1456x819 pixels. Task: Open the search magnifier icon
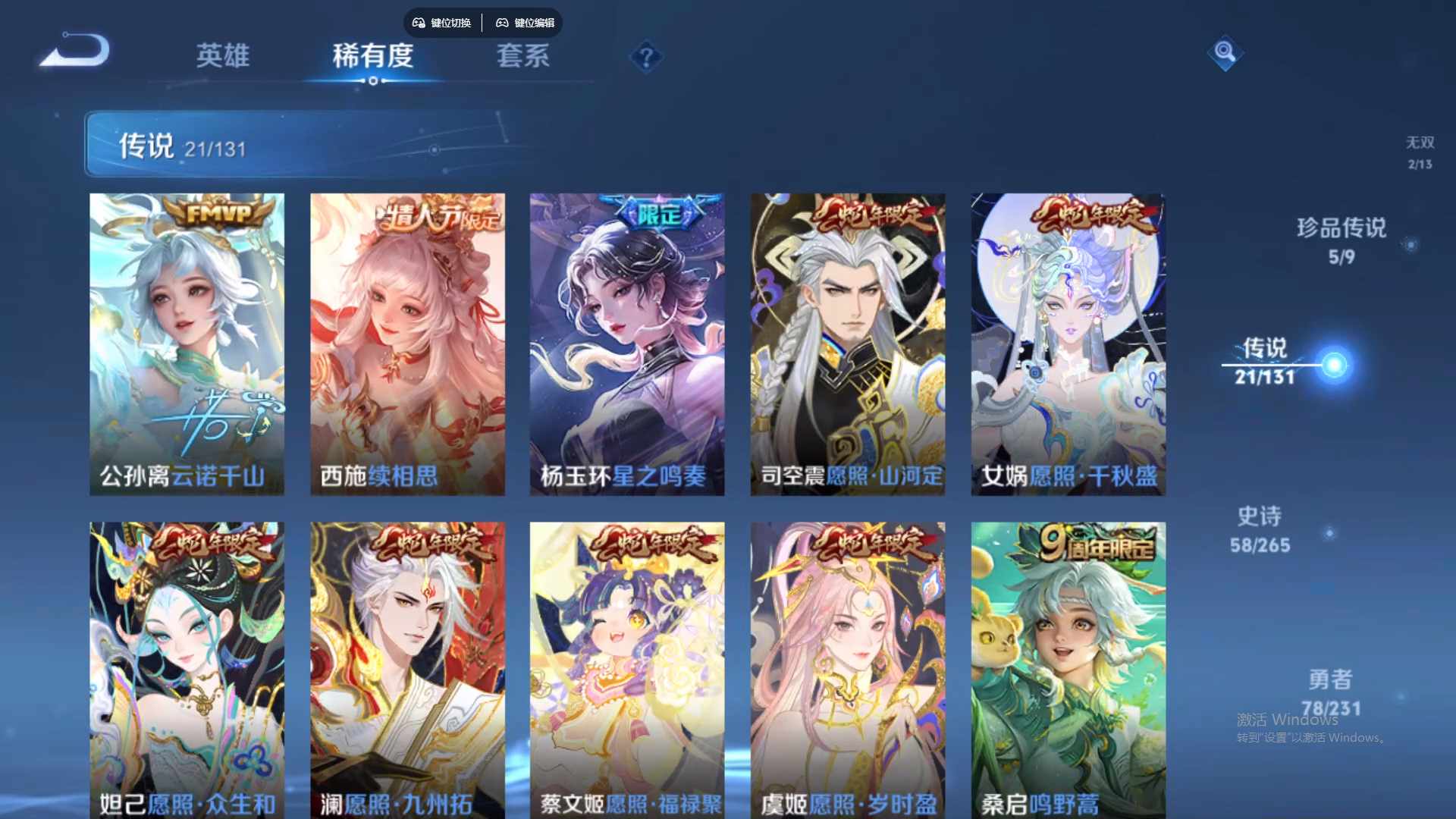(x=1225, y=53)
